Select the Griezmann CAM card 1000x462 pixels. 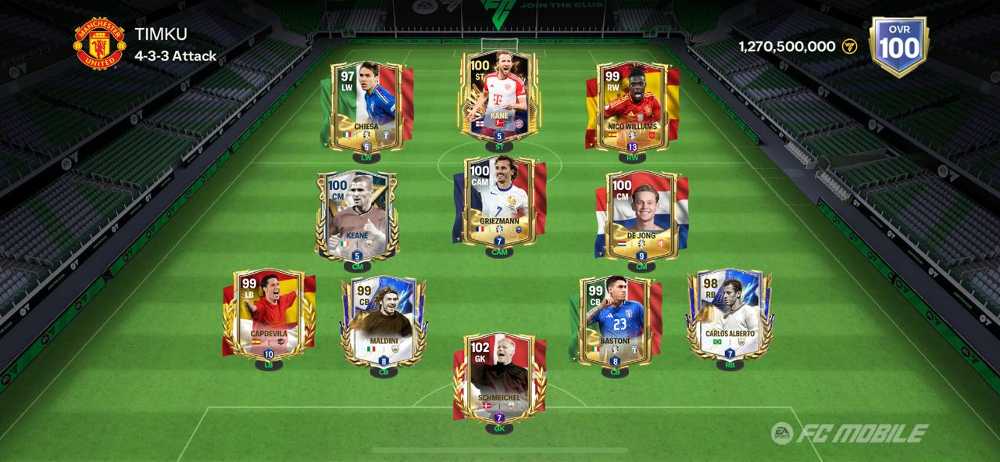pyautogui.click(x=498, y=202)
